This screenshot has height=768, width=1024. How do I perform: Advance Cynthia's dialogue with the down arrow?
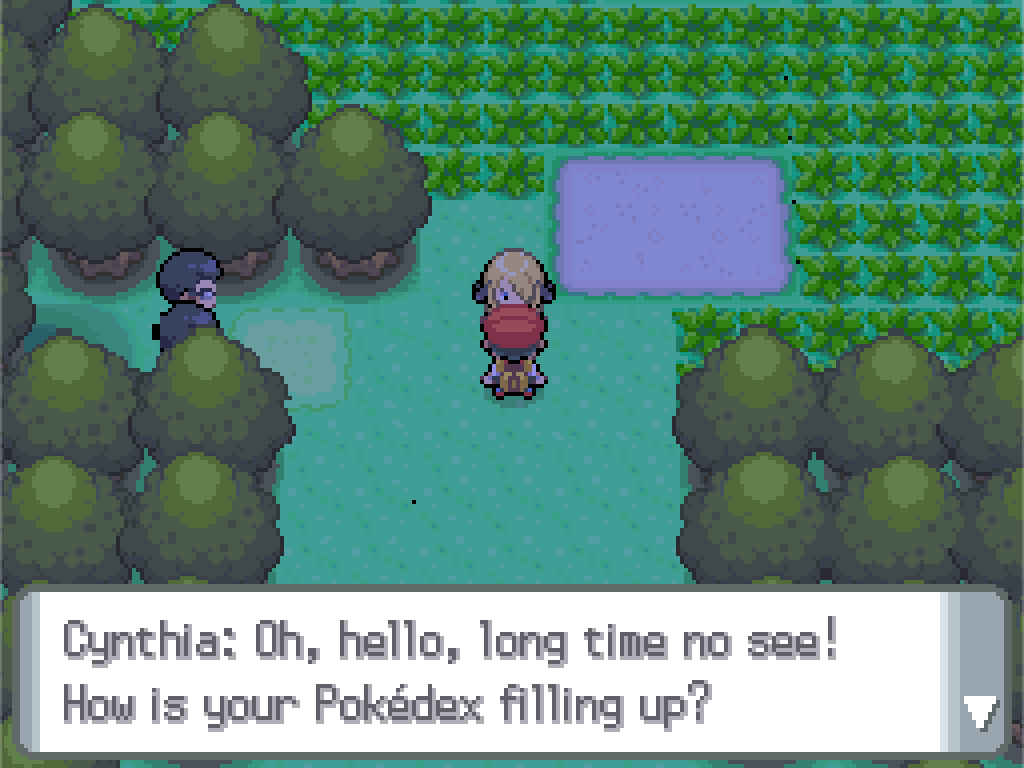(x=978, y=712)
